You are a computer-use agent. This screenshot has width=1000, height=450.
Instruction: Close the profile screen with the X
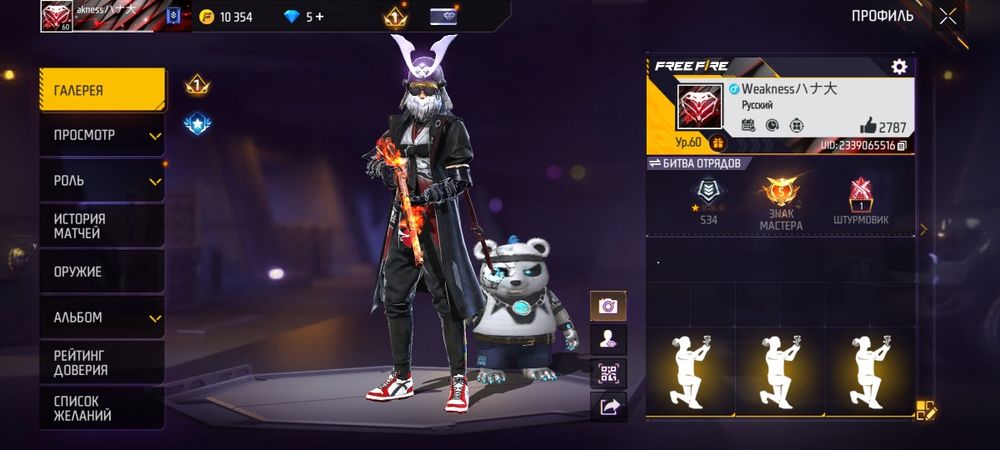tap(947, 15)
